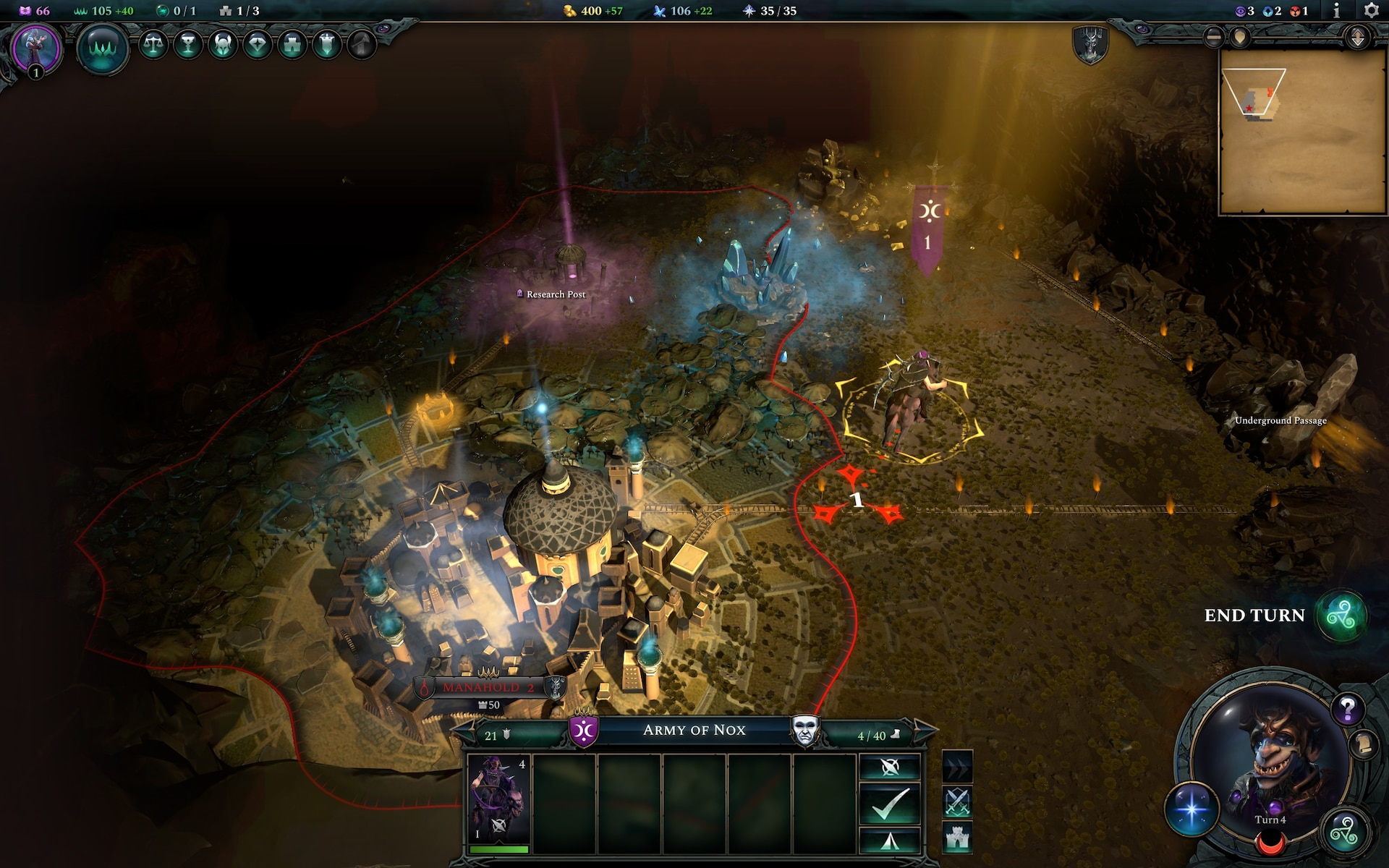The height and width of the screenshot is (868, 1389).
Task: Open the Imperium crown orb
Action: click(x=103, y=48)
